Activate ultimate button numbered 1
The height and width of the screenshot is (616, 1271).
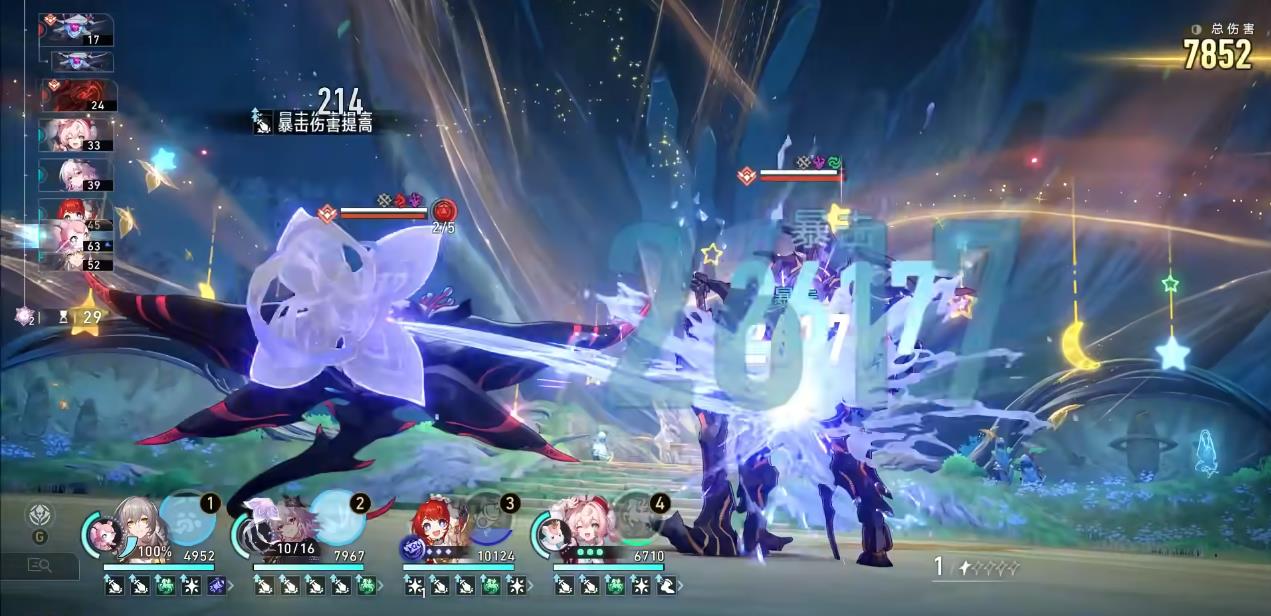pos(187,517)
